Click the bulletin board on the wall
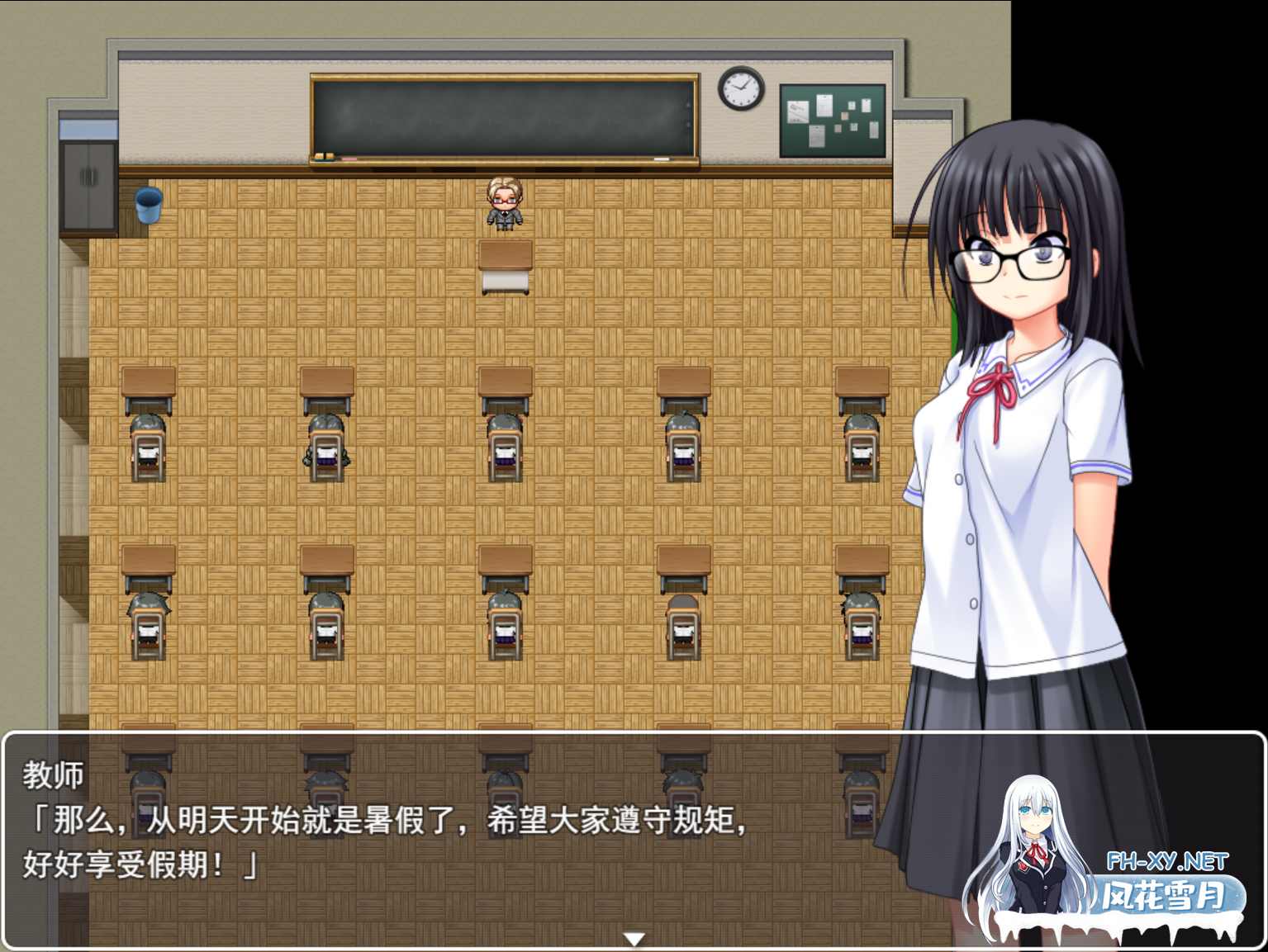Viewport: 1268px width, 952px height. [x=831, y=120]
